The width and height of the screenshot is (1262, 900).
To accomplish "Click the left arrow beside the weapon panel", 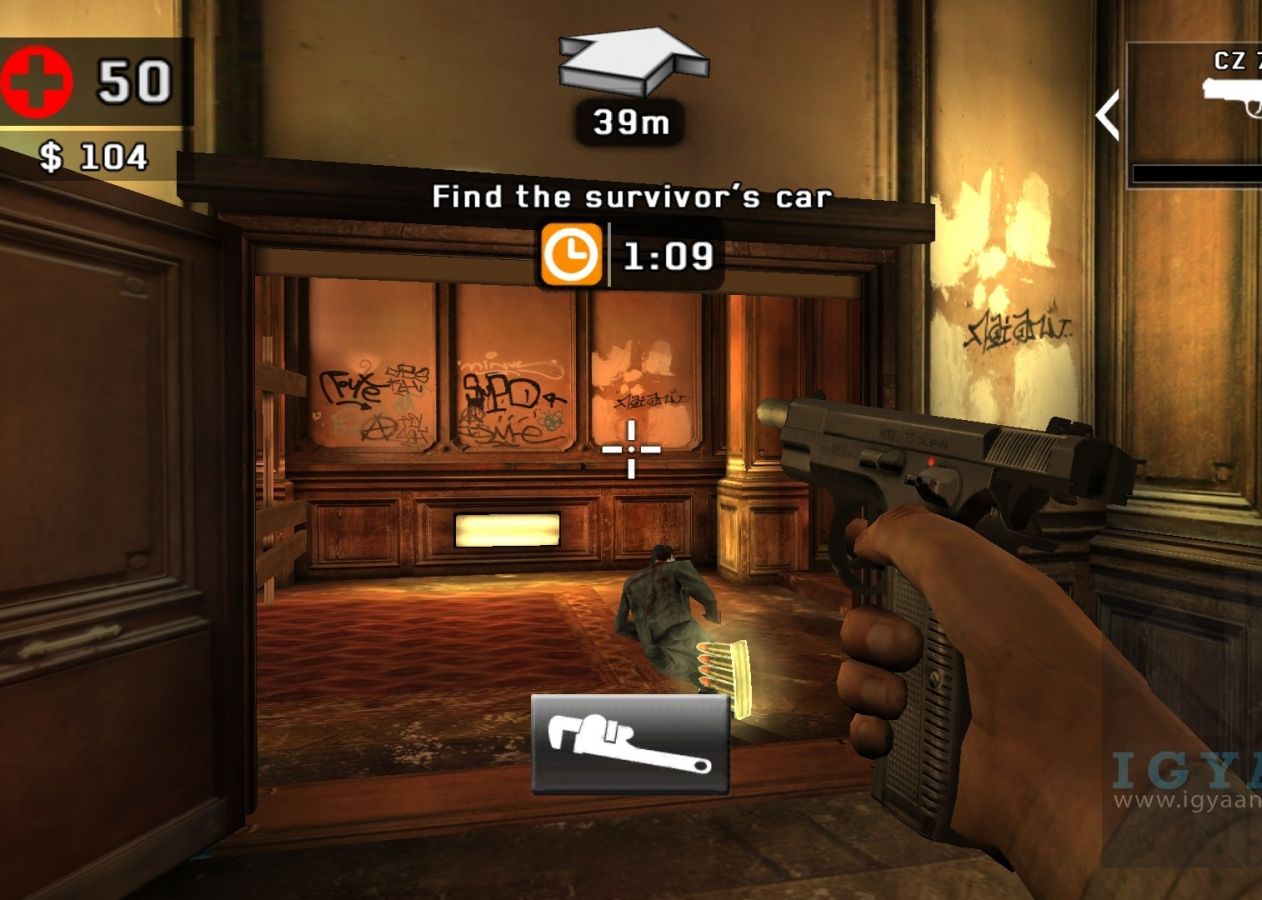I will pos(1107,115).
